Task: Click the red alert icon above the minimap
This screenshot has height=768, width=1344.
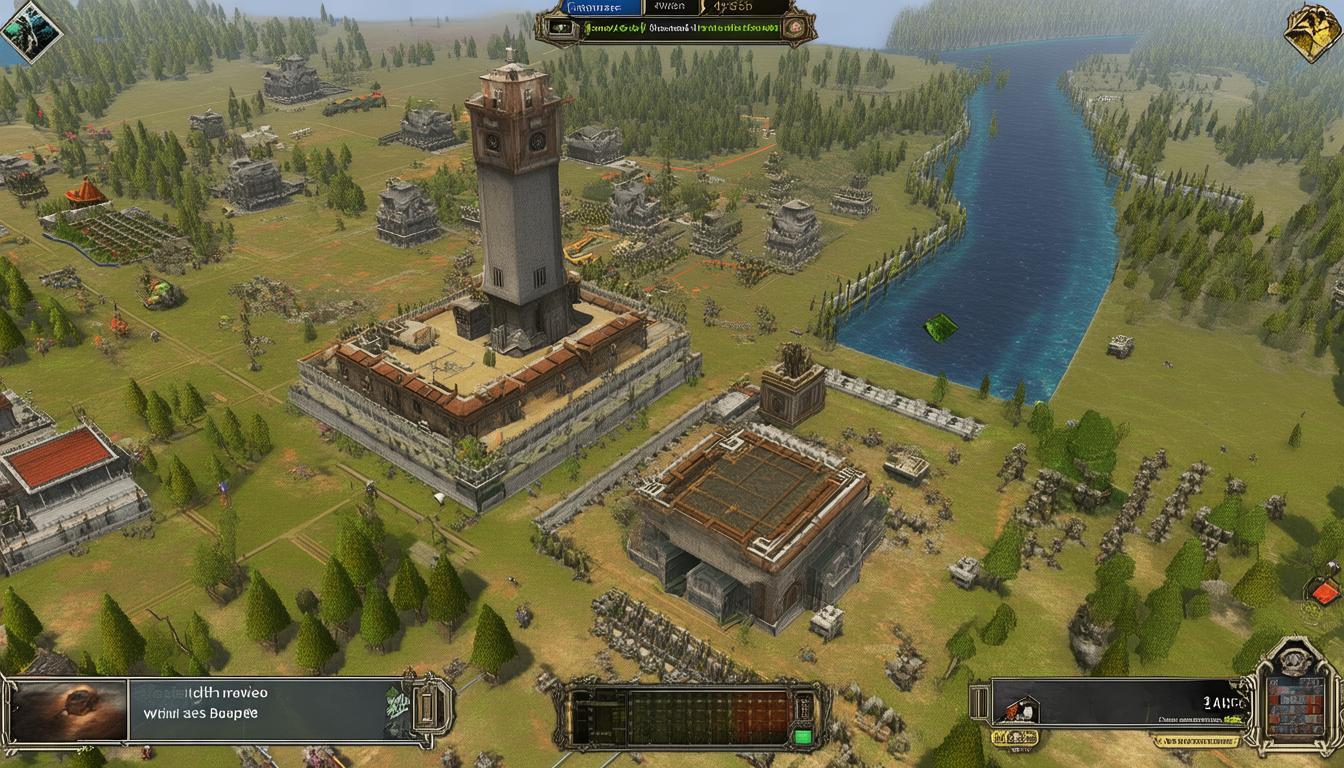Action: coord(1325,592)
